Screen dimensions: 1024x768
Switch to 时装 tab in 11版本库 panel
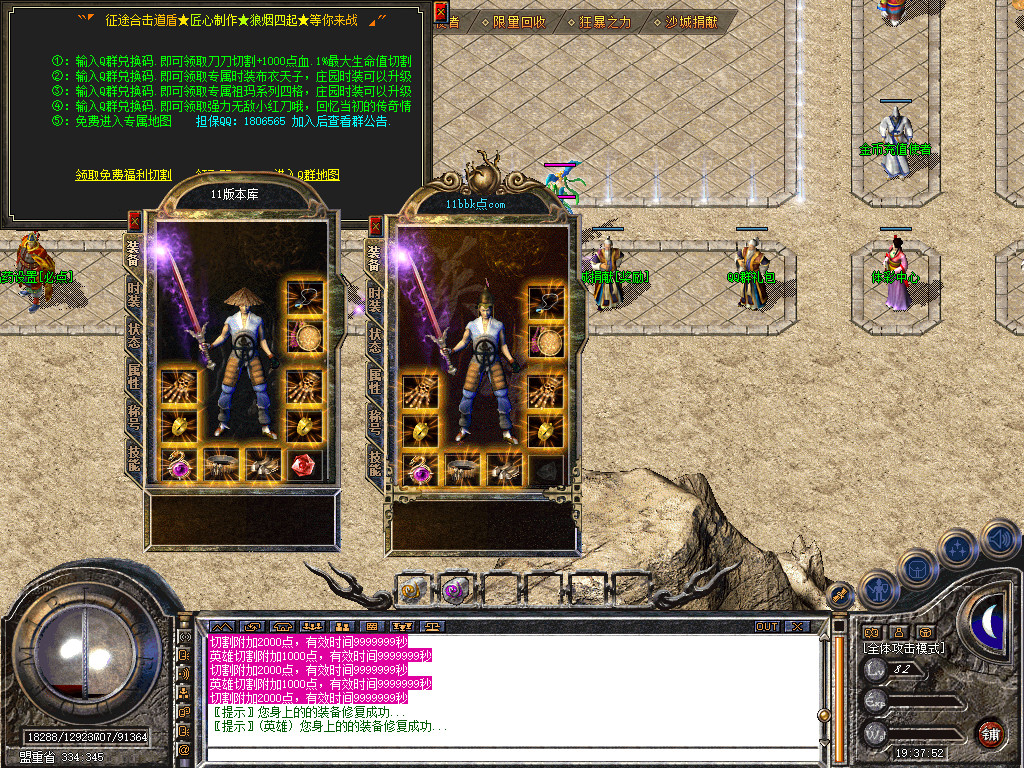[x=134, y=293]
